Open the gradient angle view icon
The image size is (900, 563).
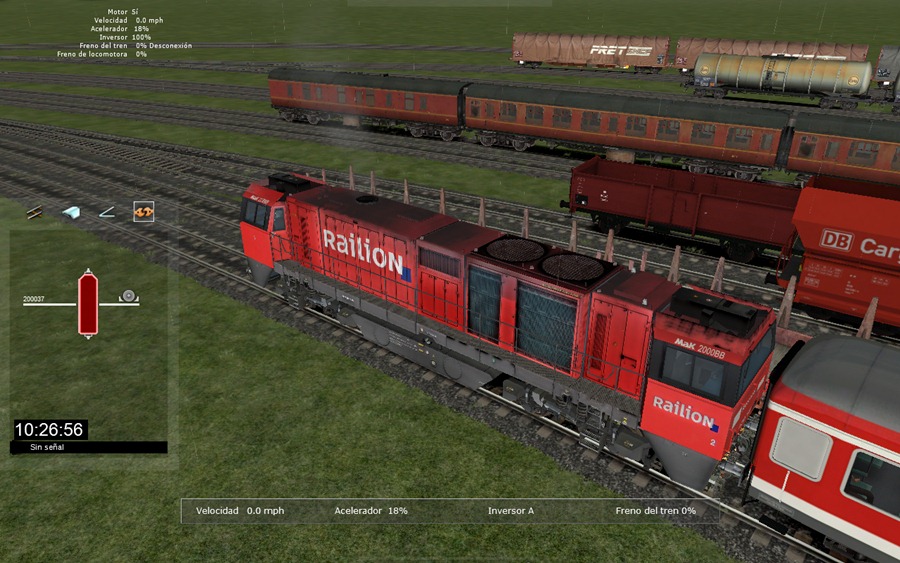coord(107,212)
